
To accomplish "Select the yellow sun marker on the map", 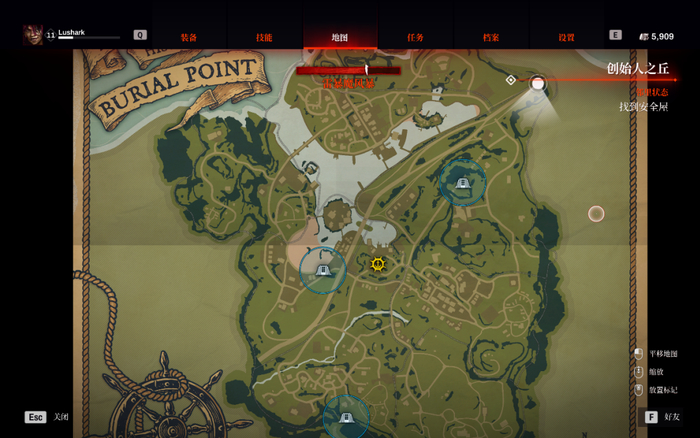I will 378,264.
